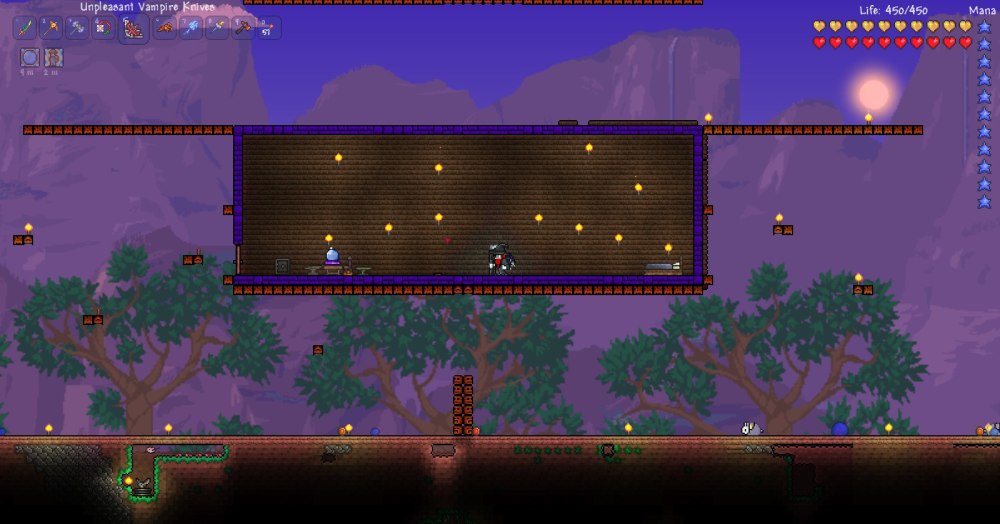Viewport: 1000px width, 524px height.
Task: Choose the orange flame weapon slot
Action: click(x=164, y=28)
